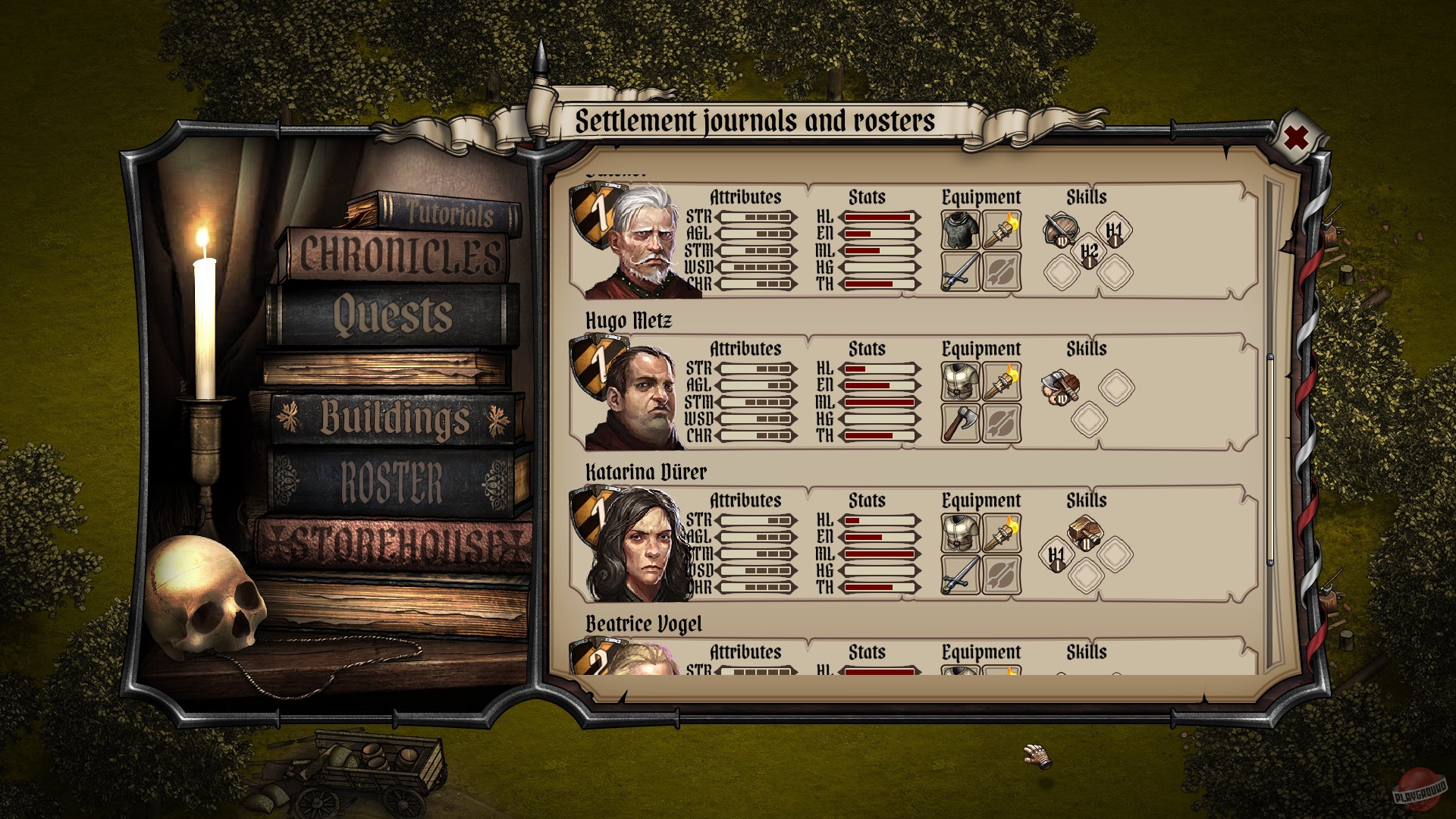Select the old man's sword weapon slot
This screenshot has width=1456, height=819.
(x=960, y=271)
